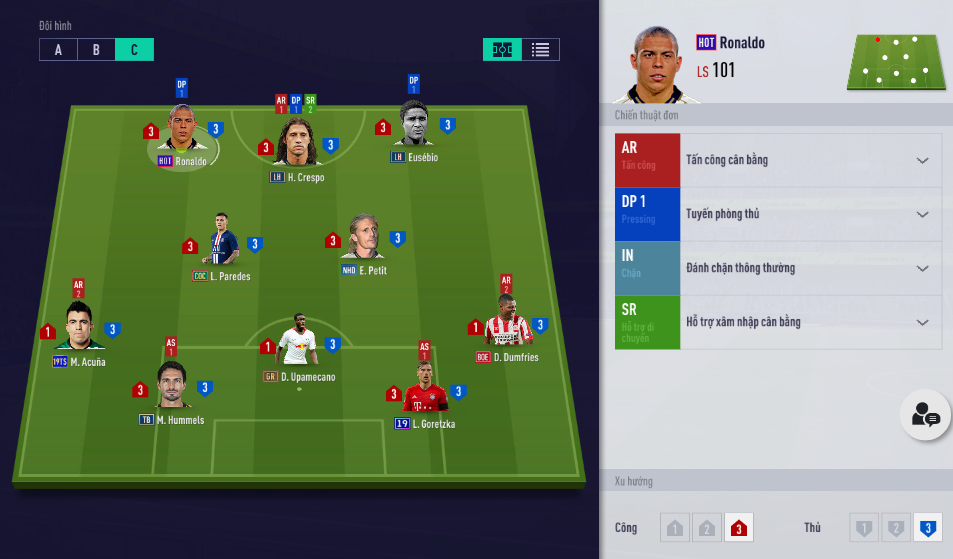Expand the SR Hỗ trợ di chuyển dropdown
Screen dimensions: 953x559
[921, 322]
